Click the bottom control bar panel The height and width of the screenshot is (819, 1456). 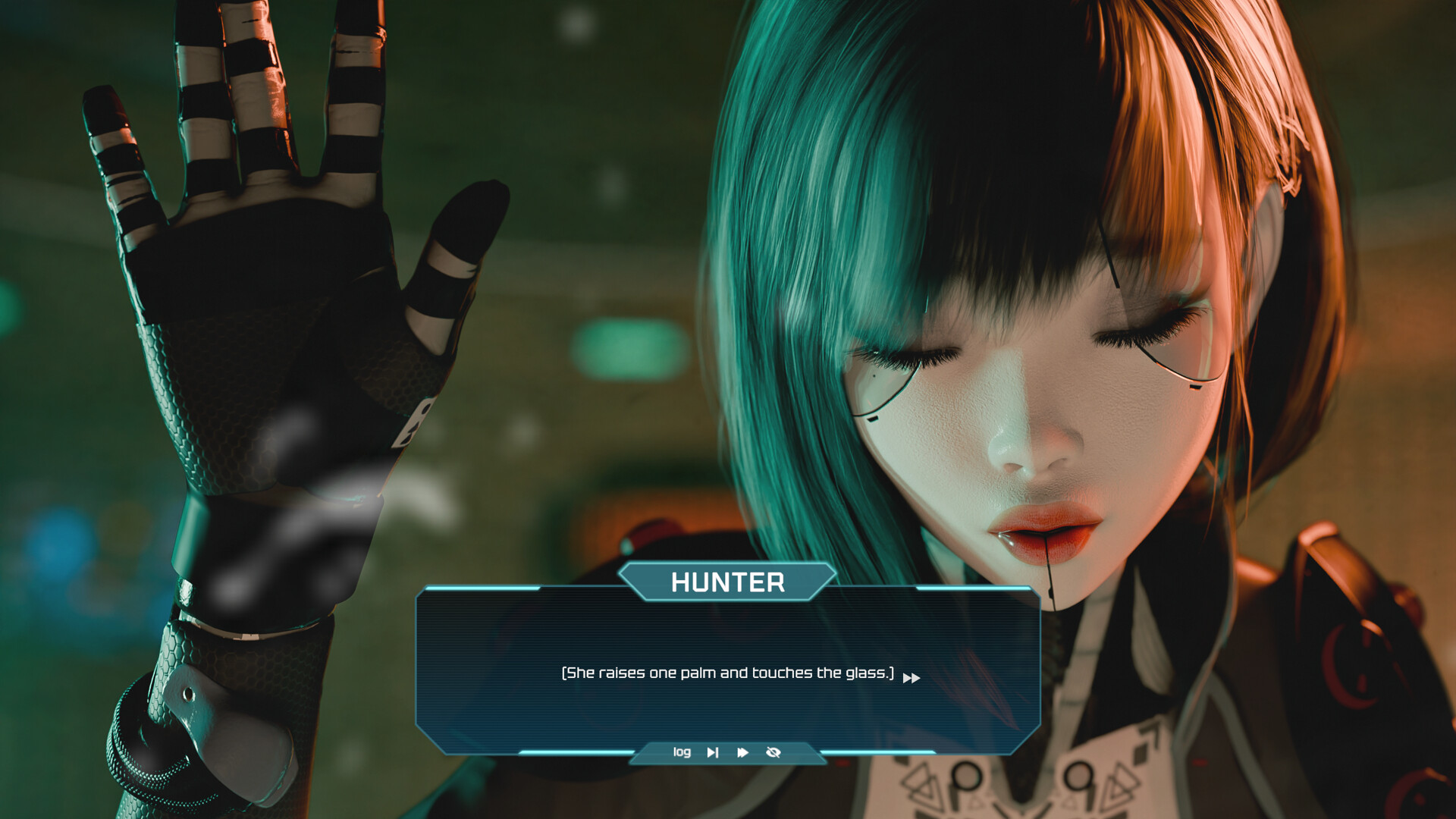pos(726,752)
